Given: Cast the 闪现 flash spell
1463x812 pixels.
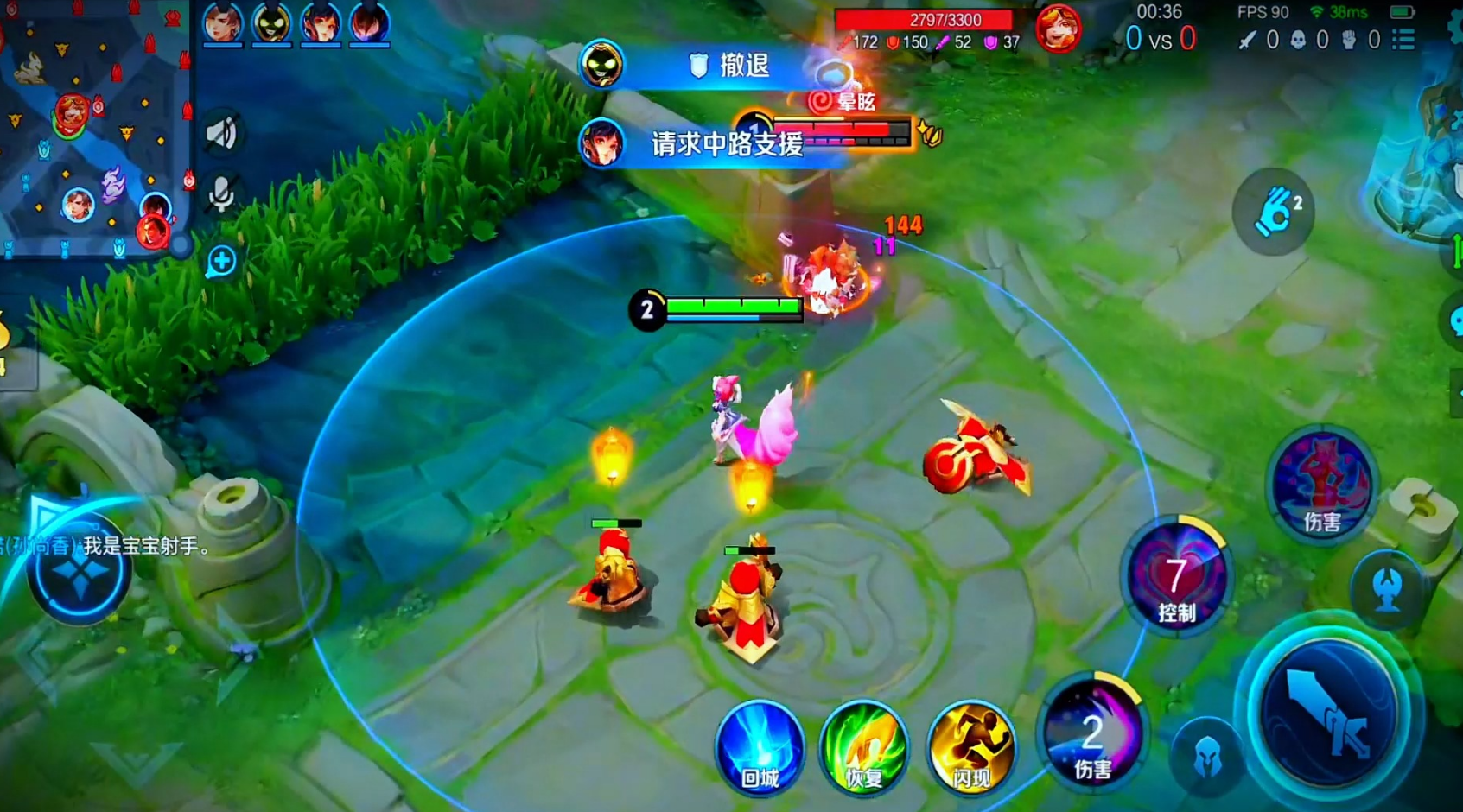Looking at the screenshot, I should pos(970,745).
